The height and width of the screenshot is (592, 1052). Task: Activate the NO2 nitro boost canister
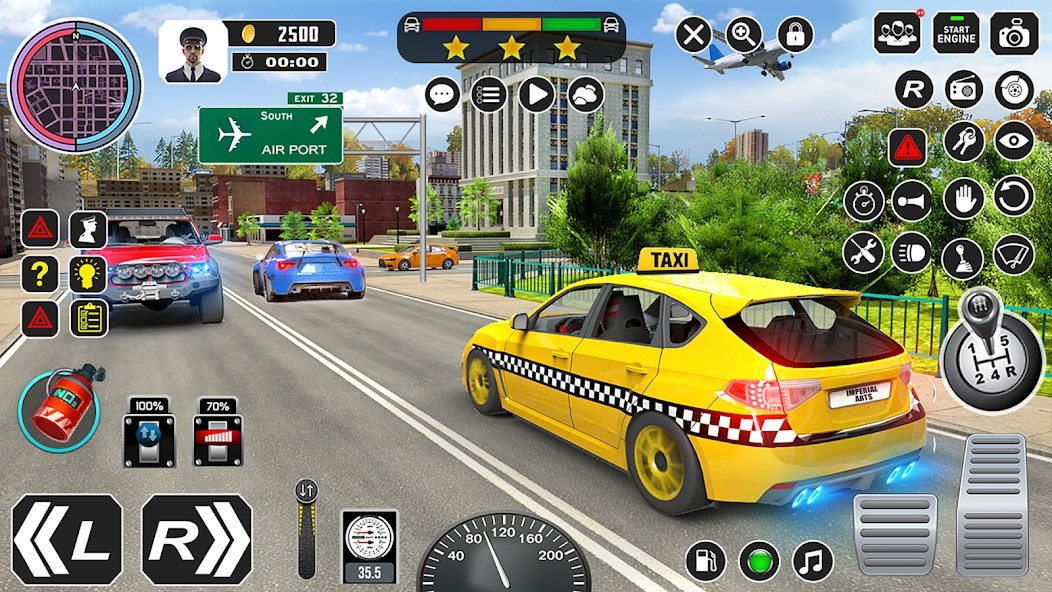click(x=59, y=407)
